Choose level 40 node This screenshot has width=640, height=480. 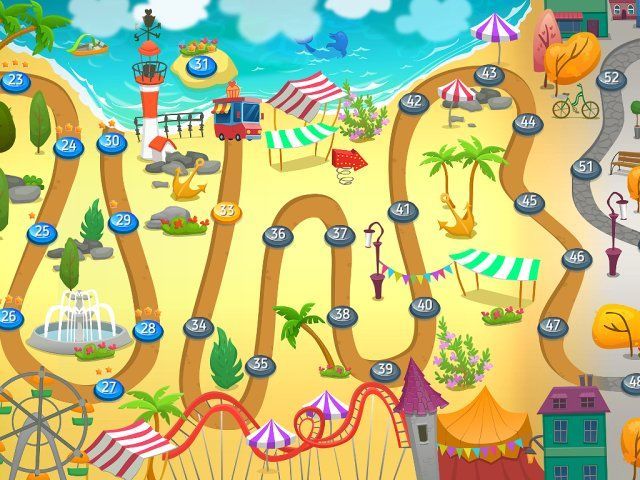(425, 306)
